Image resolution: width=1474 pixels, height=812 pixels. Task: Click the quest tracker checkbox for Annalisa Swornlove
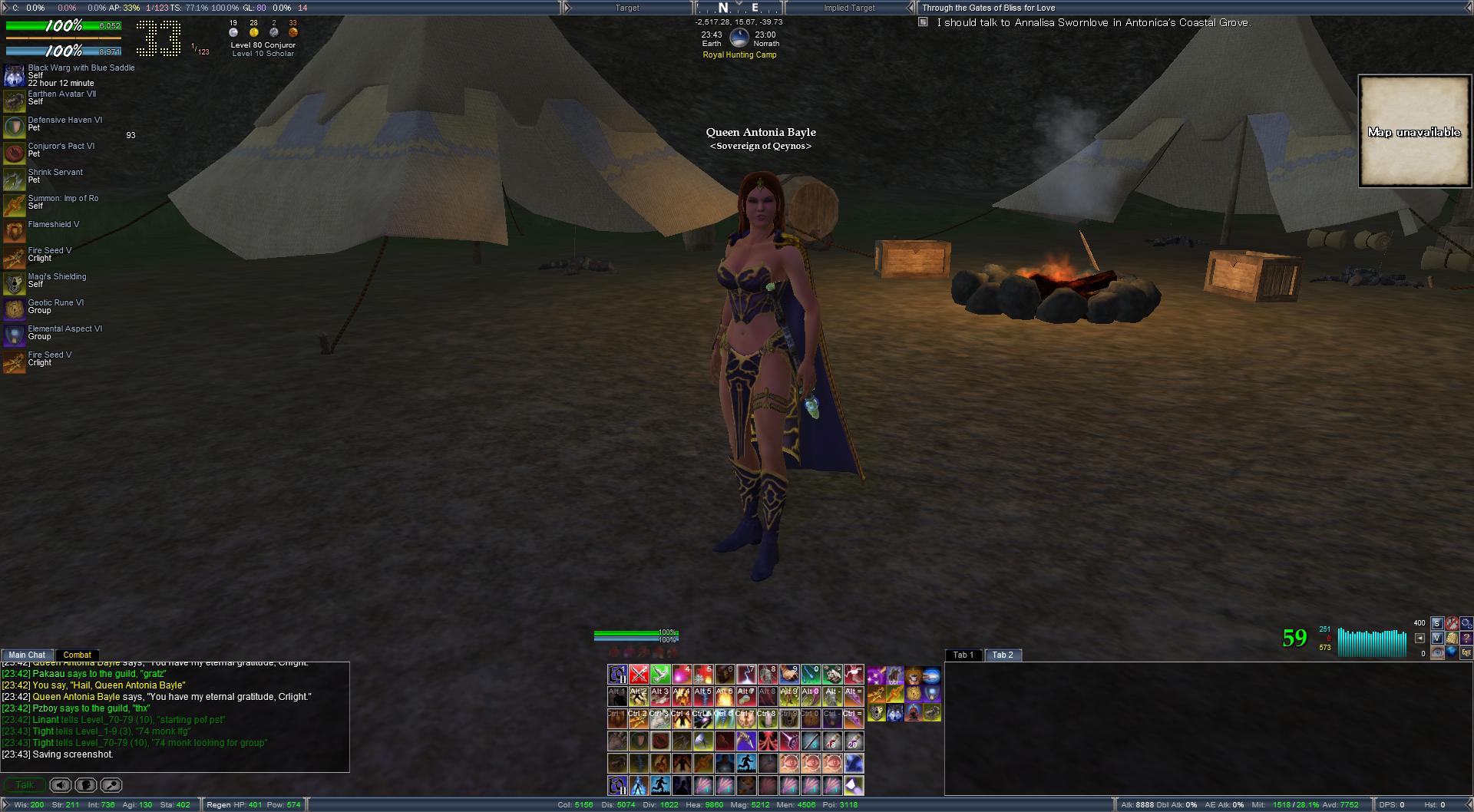923,23
